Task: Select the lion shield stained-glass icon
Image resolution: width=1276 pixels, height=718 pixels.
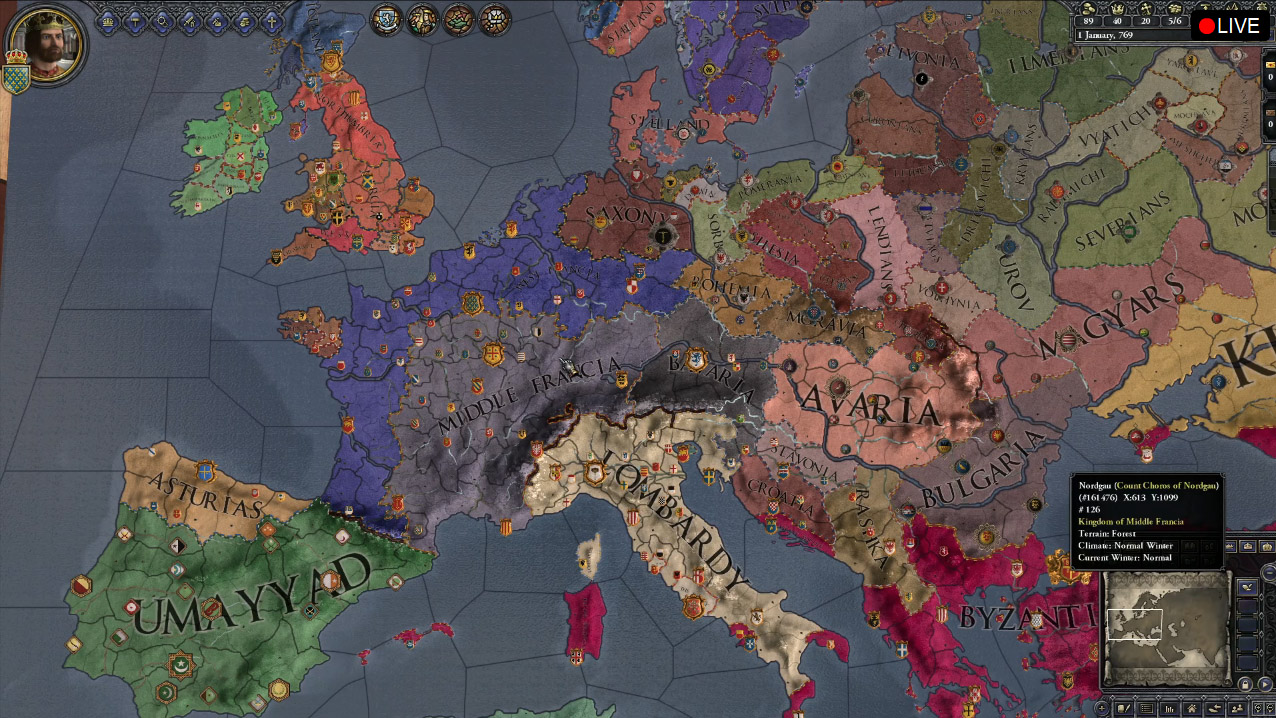Action: click(x=388, y=19)
